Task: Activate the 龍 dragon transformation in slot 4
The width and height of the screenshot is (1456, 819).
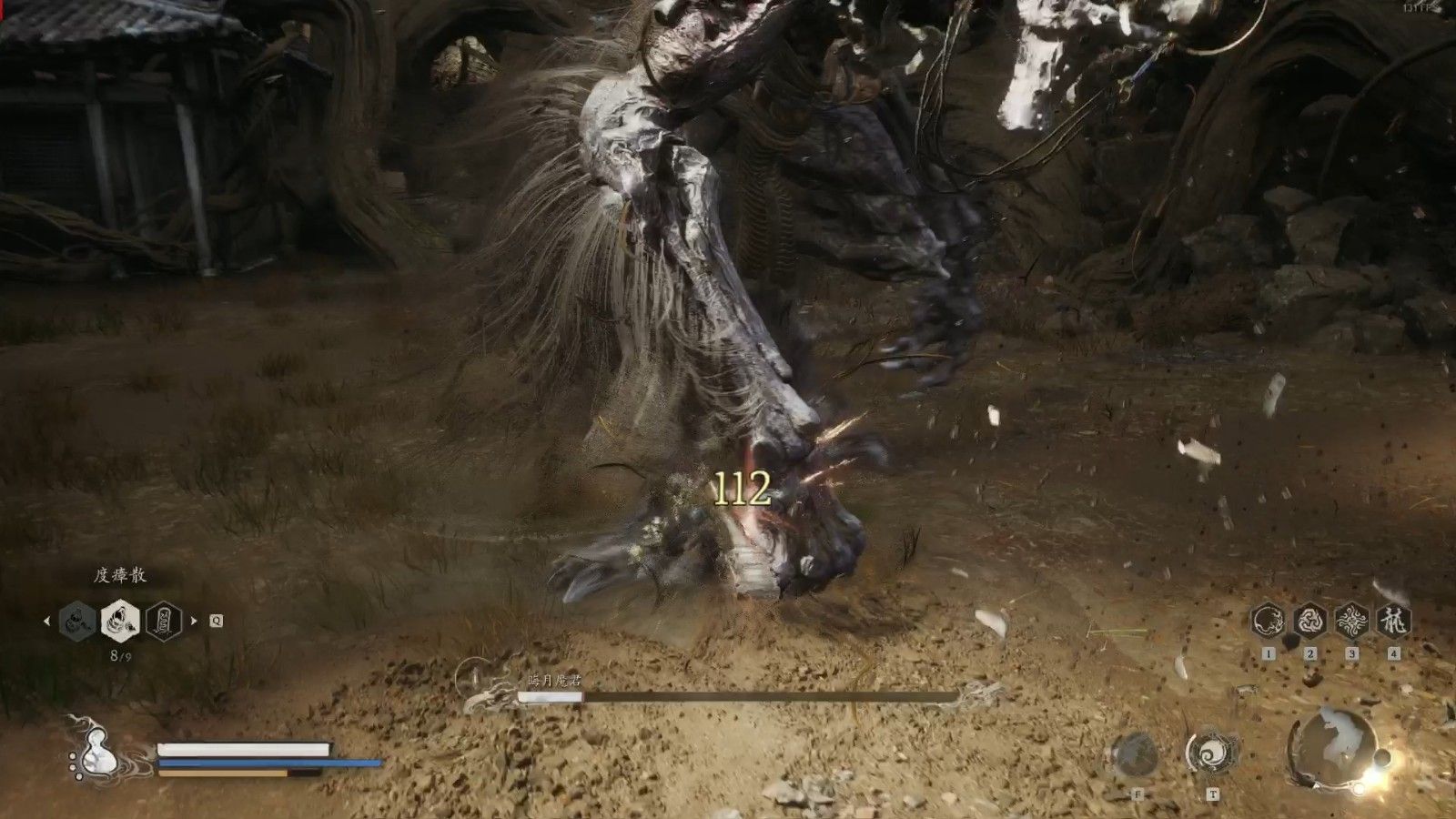Action: [1393, 622]
